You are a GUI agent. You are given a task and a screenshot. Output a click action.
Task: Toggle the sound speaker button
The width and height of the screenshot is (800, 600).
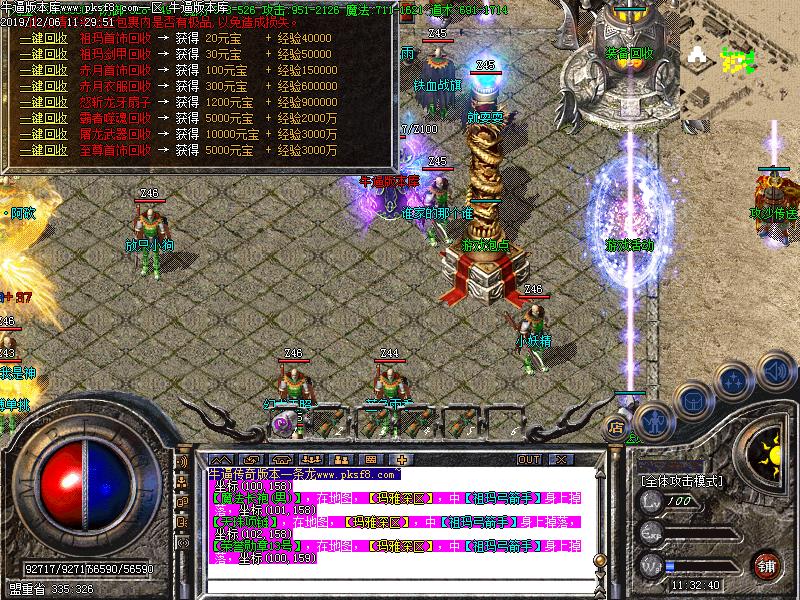pyautogui.click(x=773, y=371)
